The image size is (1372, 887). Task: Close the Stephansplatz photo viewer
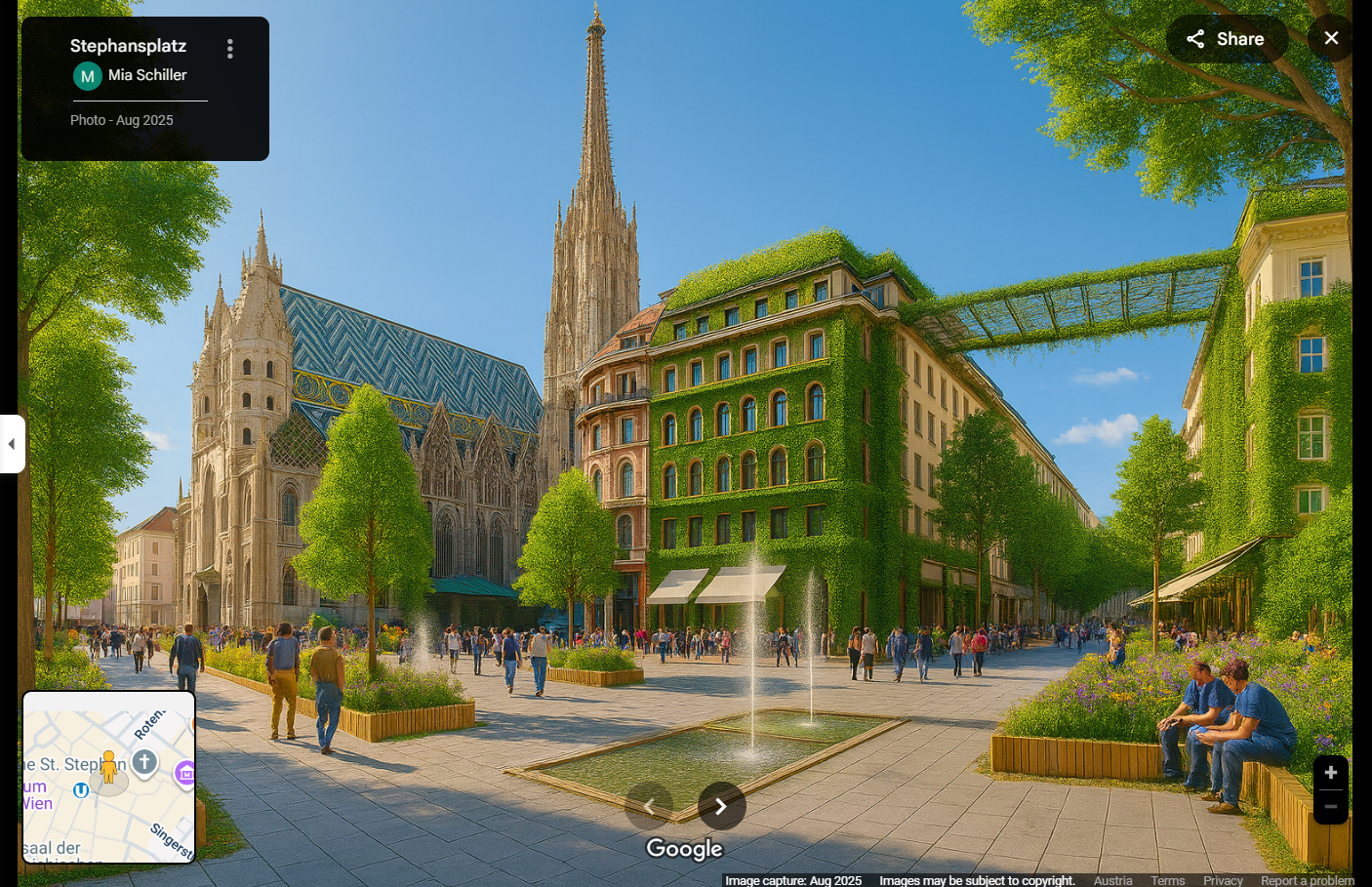click(x=1330, y=38)
